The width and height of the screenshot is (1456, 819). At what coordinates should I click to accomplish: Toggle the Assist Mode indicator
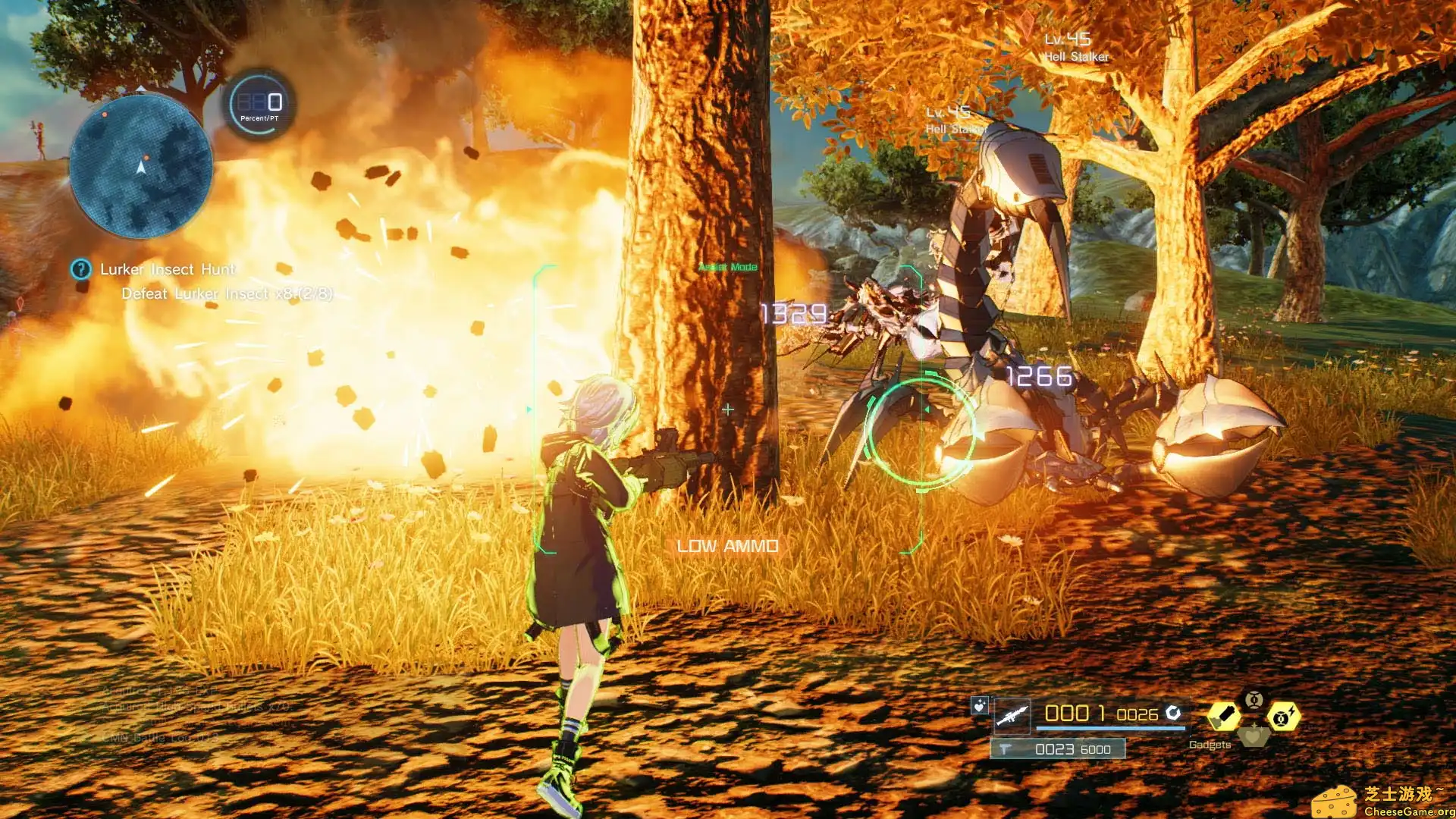726,267
